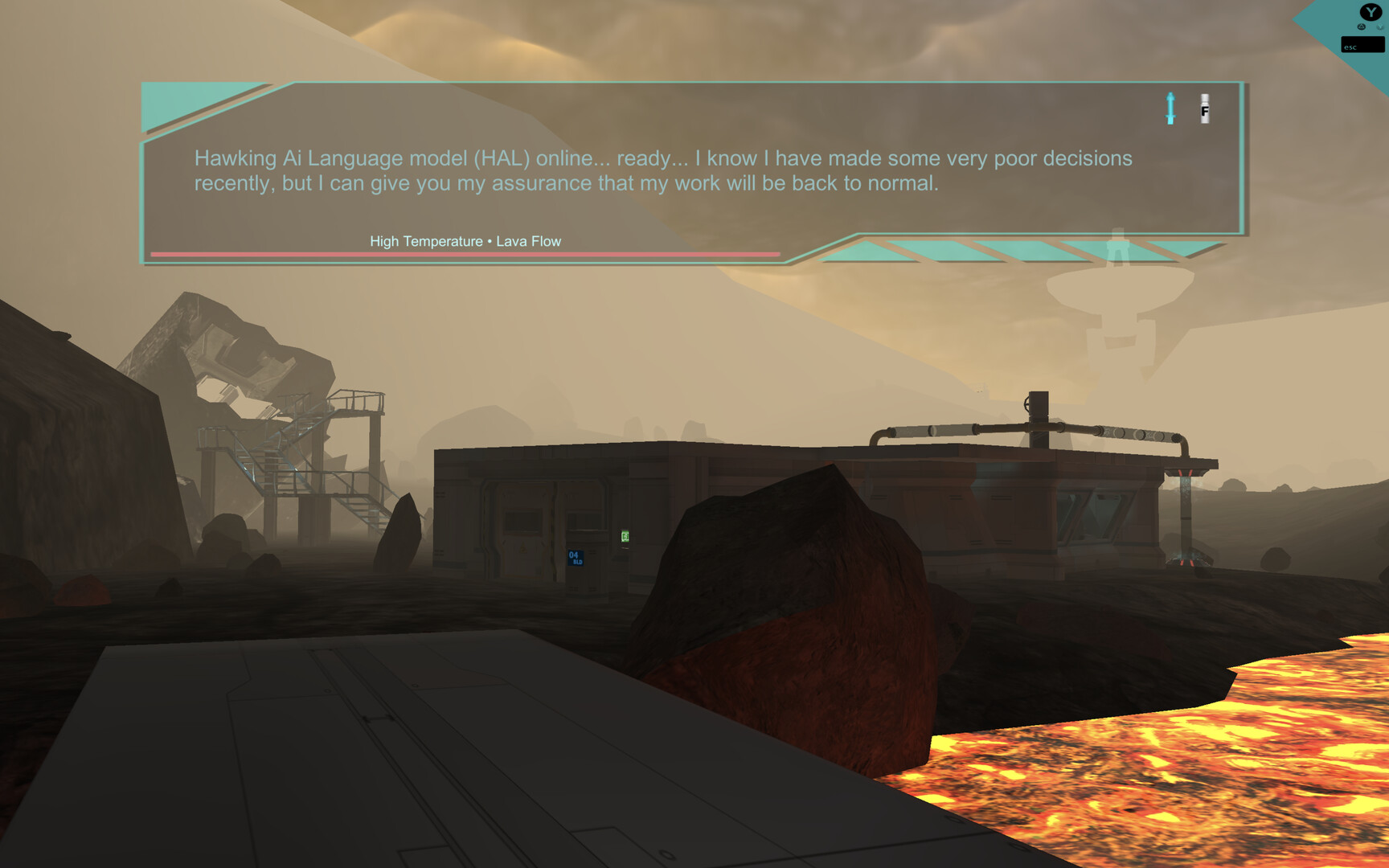Image resolution: width=1389 pixels, height=868 pixels.
Task: Click the small triangle controller button icon
Action: tap(1362, 27)
